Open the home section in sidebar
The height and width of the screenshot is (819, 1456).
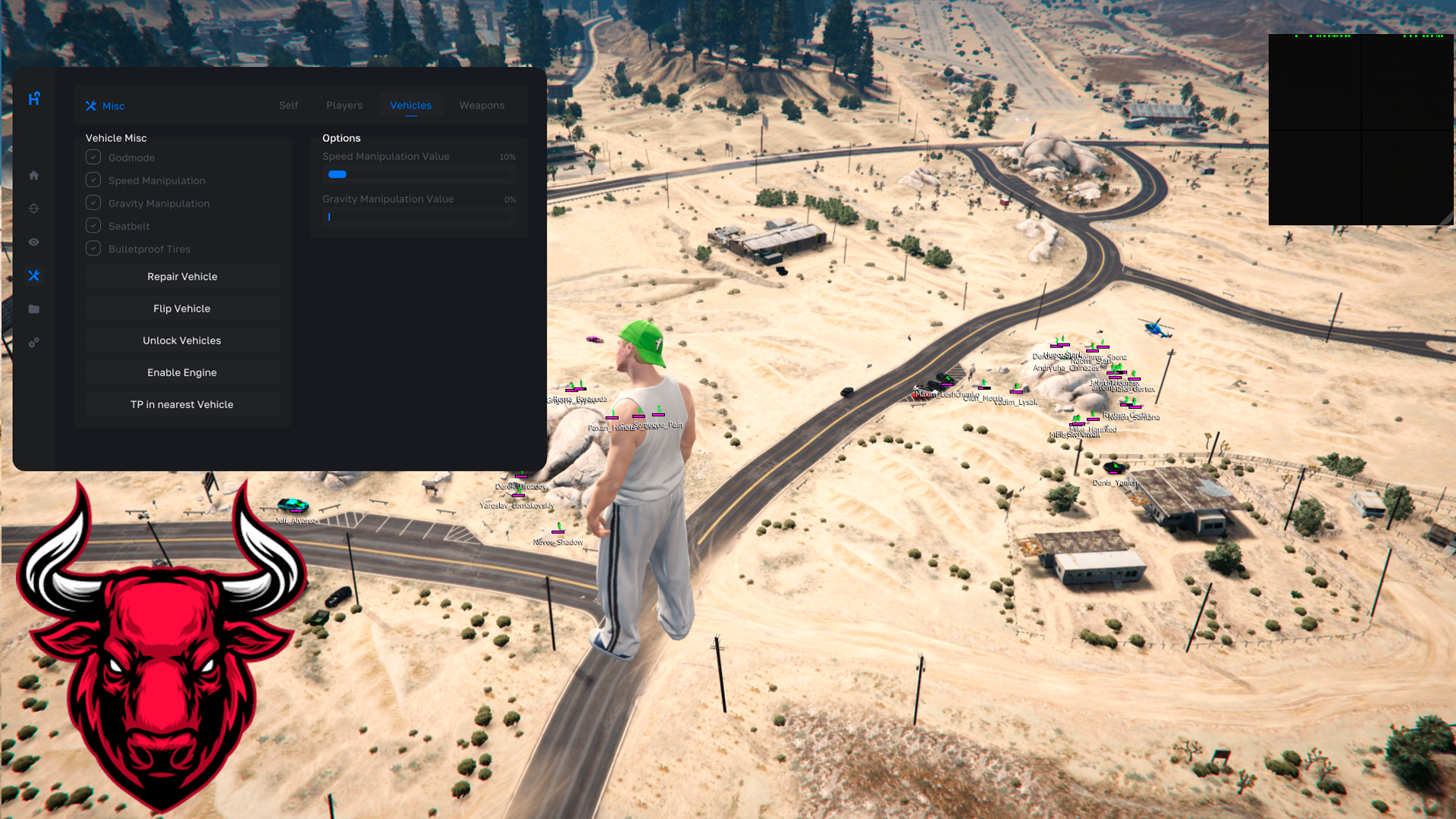click(34, 175)
